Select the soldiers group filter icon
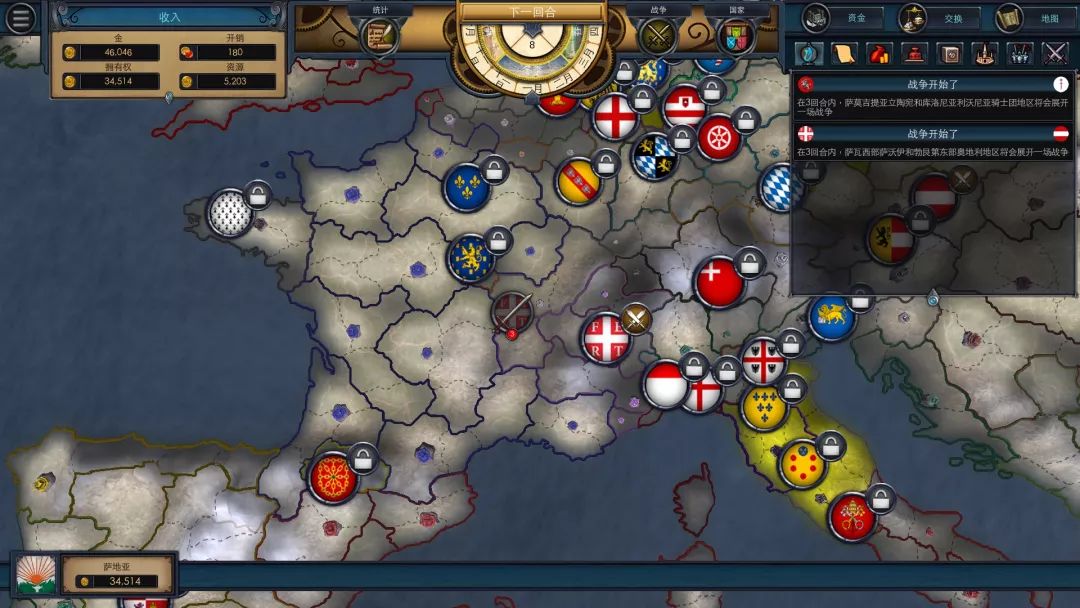Screen dimensions: 1080x608 pyautogui.click(x=1020, y=53)
